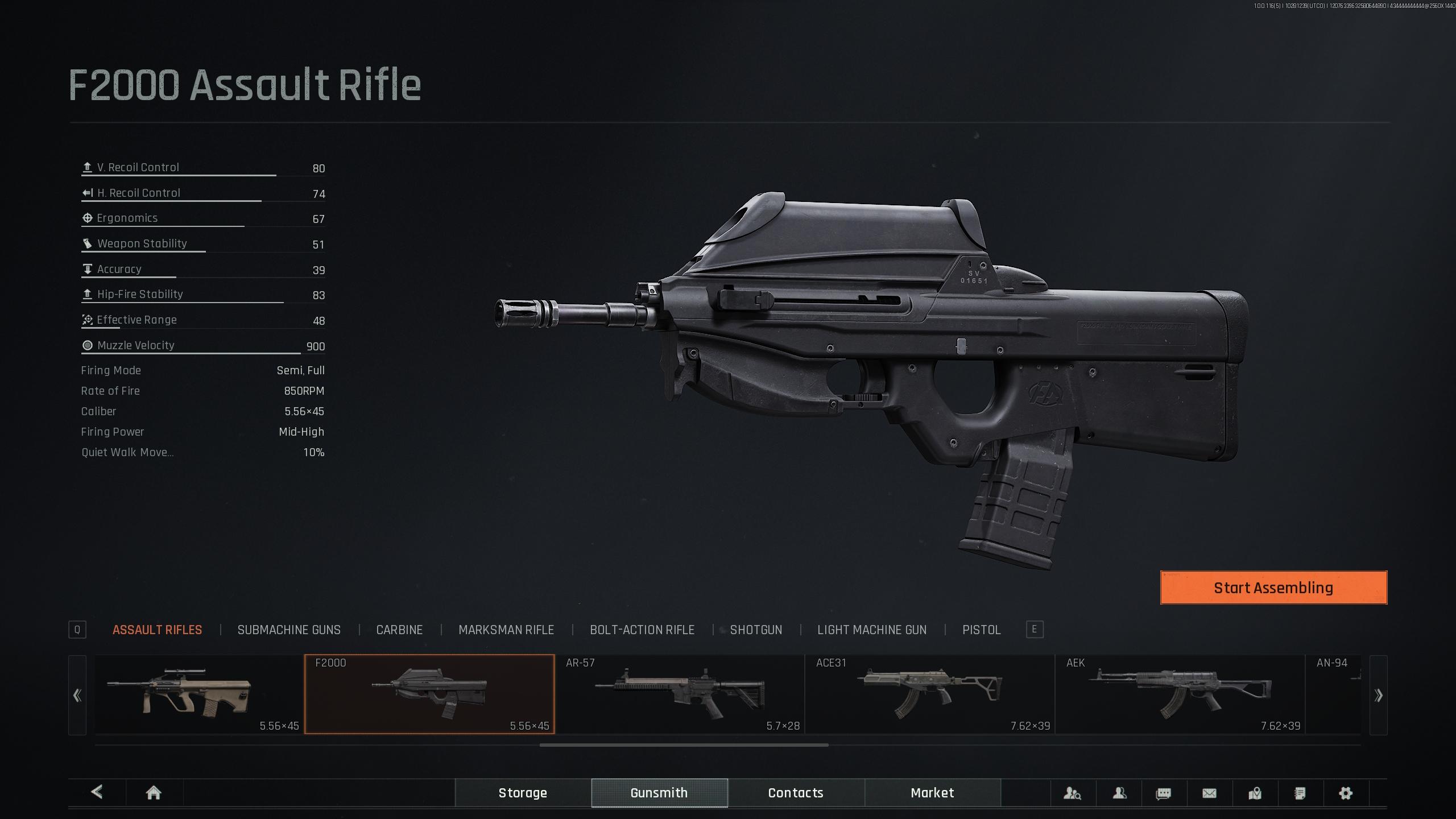Return to the home screen icon
The width and height of the screenshot is (1456, 819).
click(x=154, y=793)
